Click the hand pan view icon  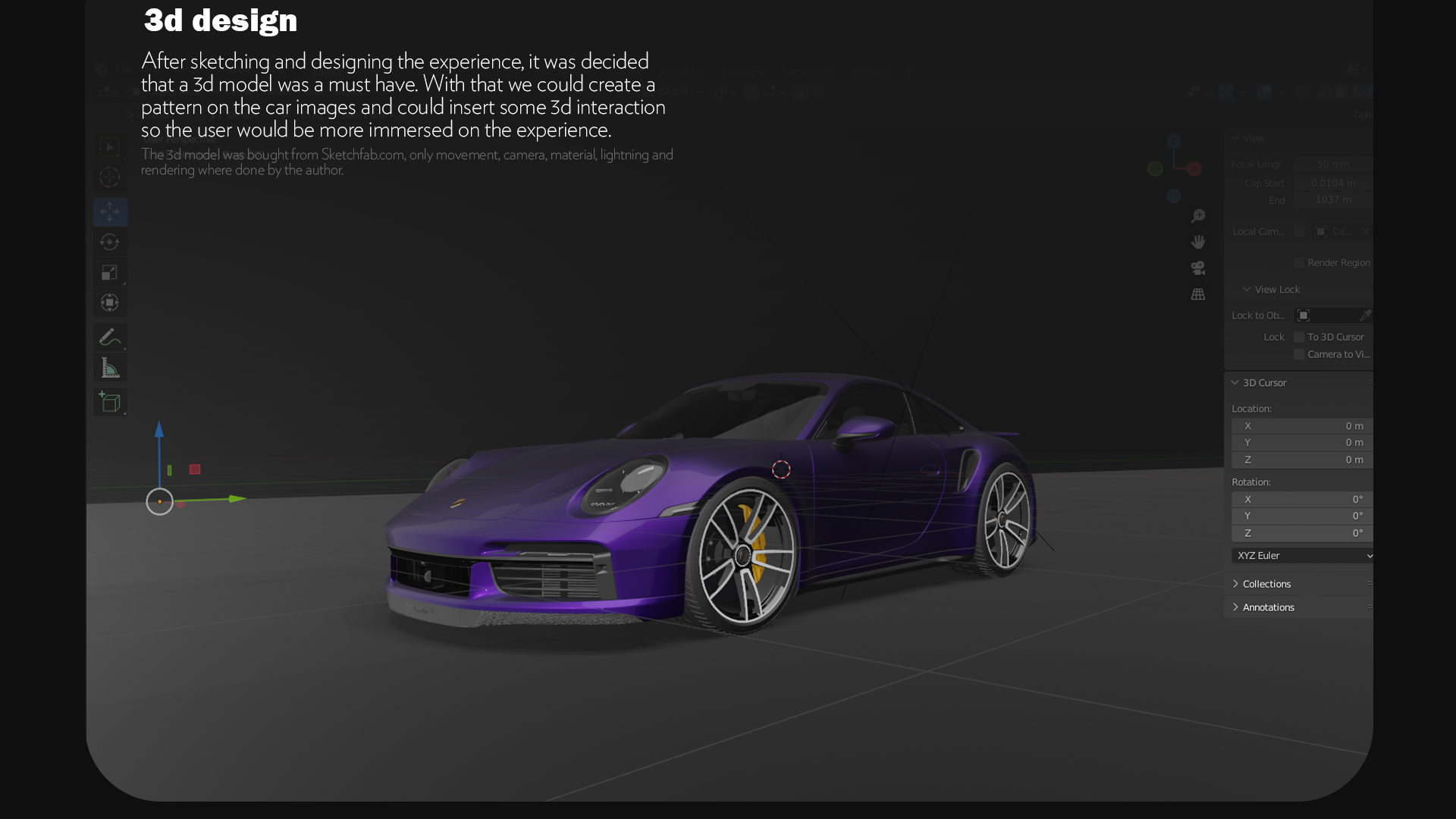tap(1198, 242)
